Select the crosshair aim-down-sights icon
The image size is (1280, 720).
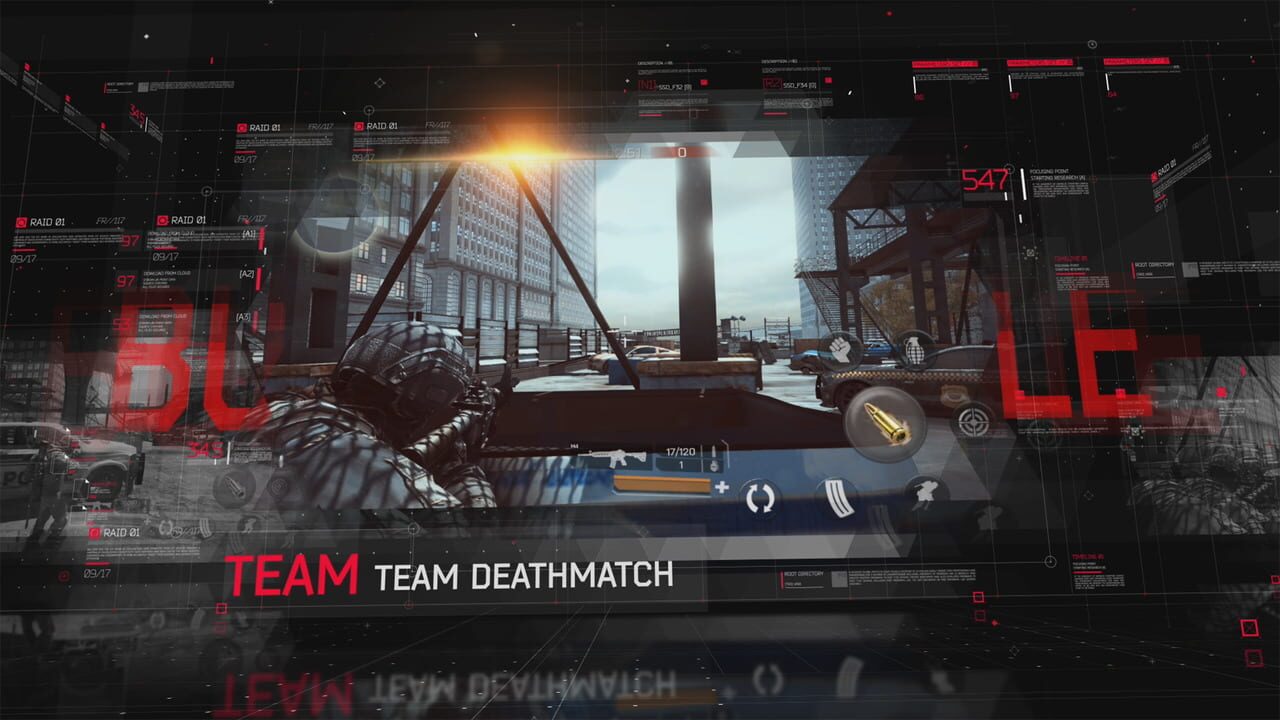(x=973, y=419)
